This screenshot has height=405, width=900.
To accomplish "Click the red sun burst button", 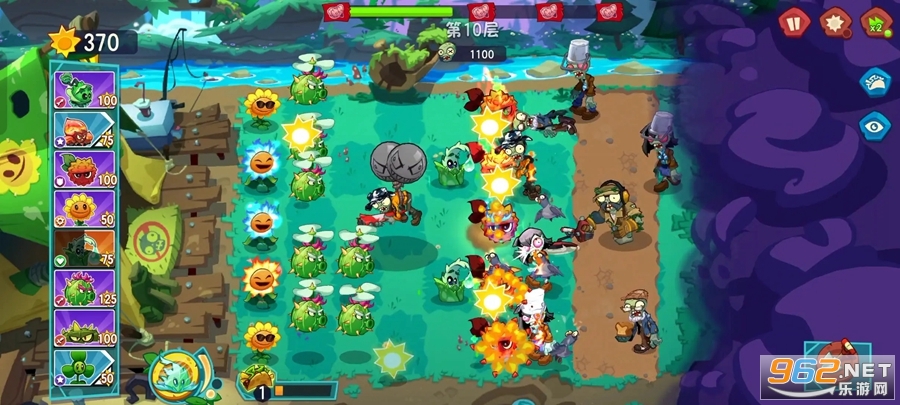I will click(832, 20).
